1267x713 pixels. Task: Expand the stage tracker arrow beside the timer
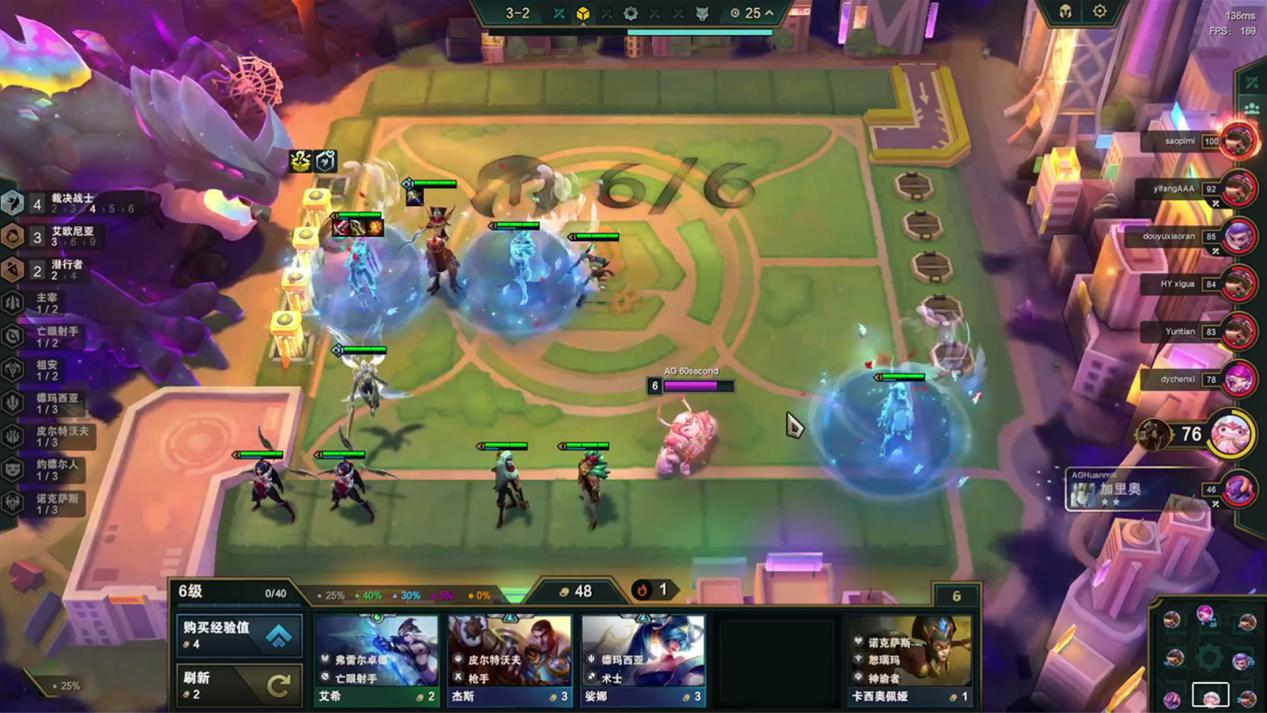pyautogui.click(x=769, y=13)
